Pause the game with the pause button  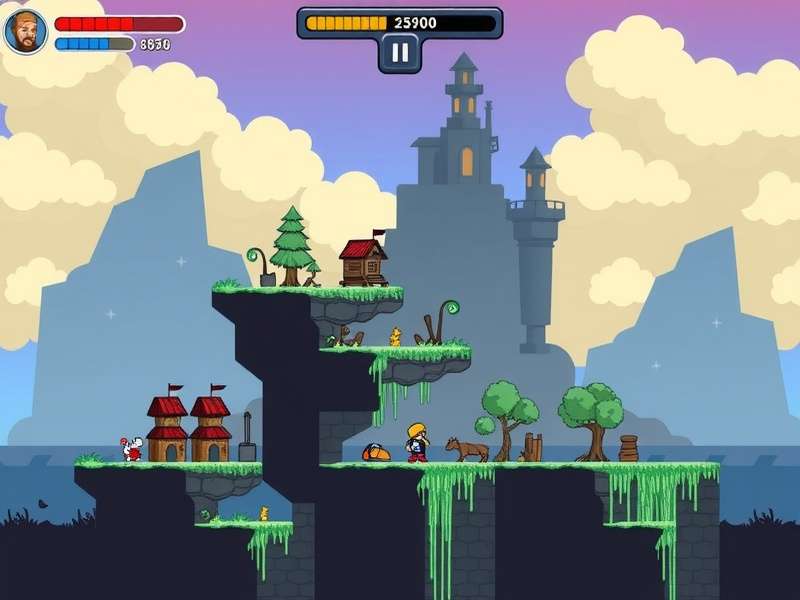(x=399, y=53)
